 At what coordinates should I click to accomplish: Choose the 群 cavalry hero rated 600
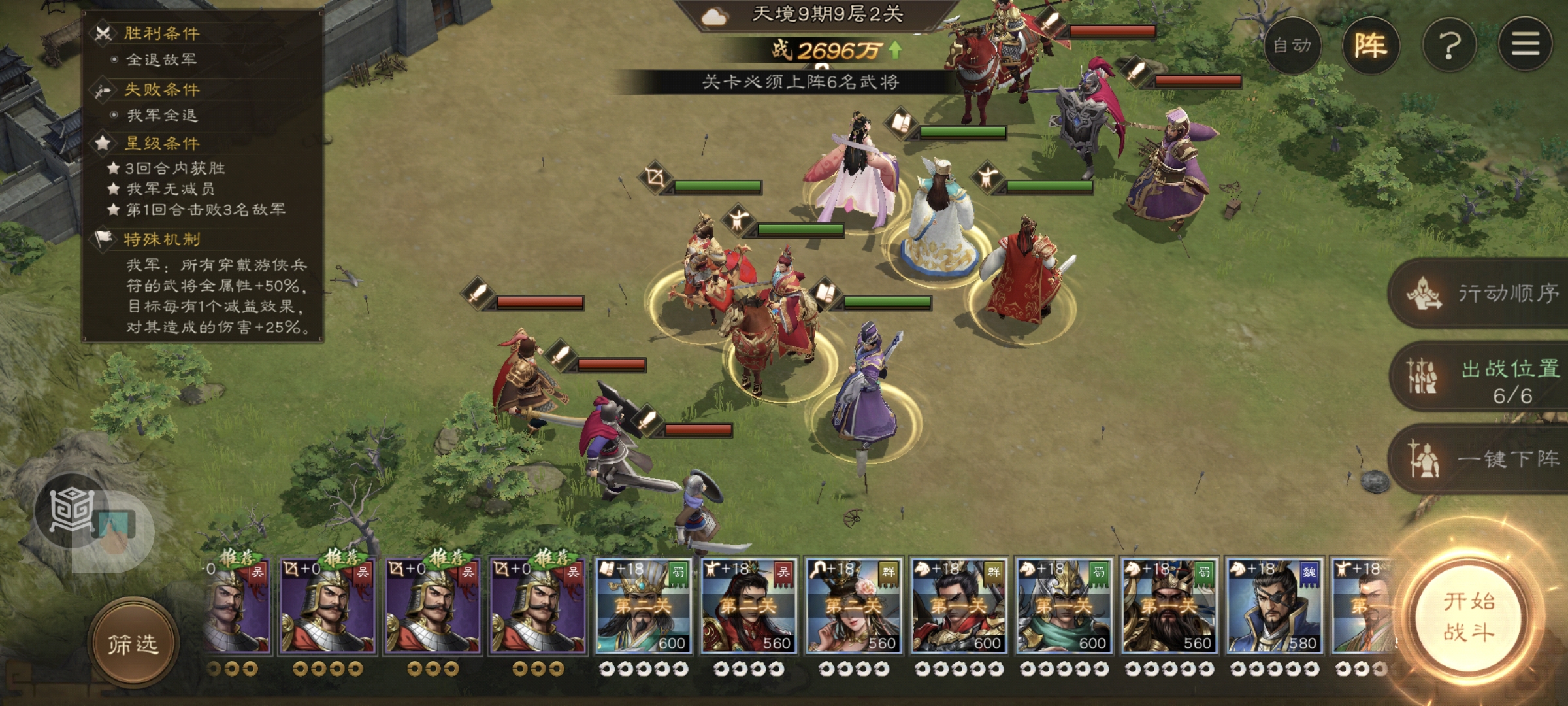coord(959,606)
